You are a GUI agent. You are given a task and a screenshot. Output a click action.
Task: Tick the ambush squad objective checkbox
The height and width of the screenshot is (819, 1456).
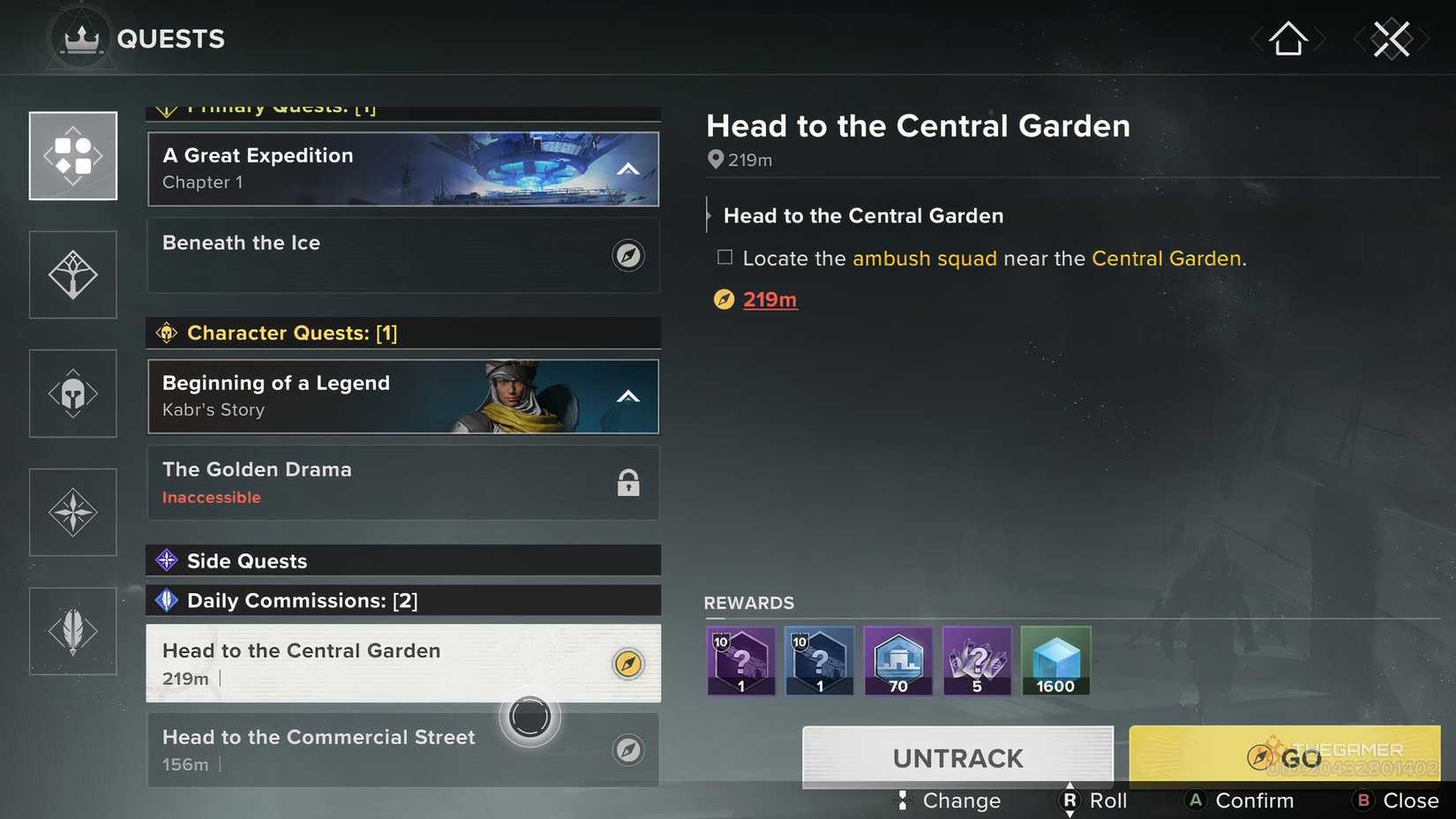pyautogui.click(x=724, y=256)
